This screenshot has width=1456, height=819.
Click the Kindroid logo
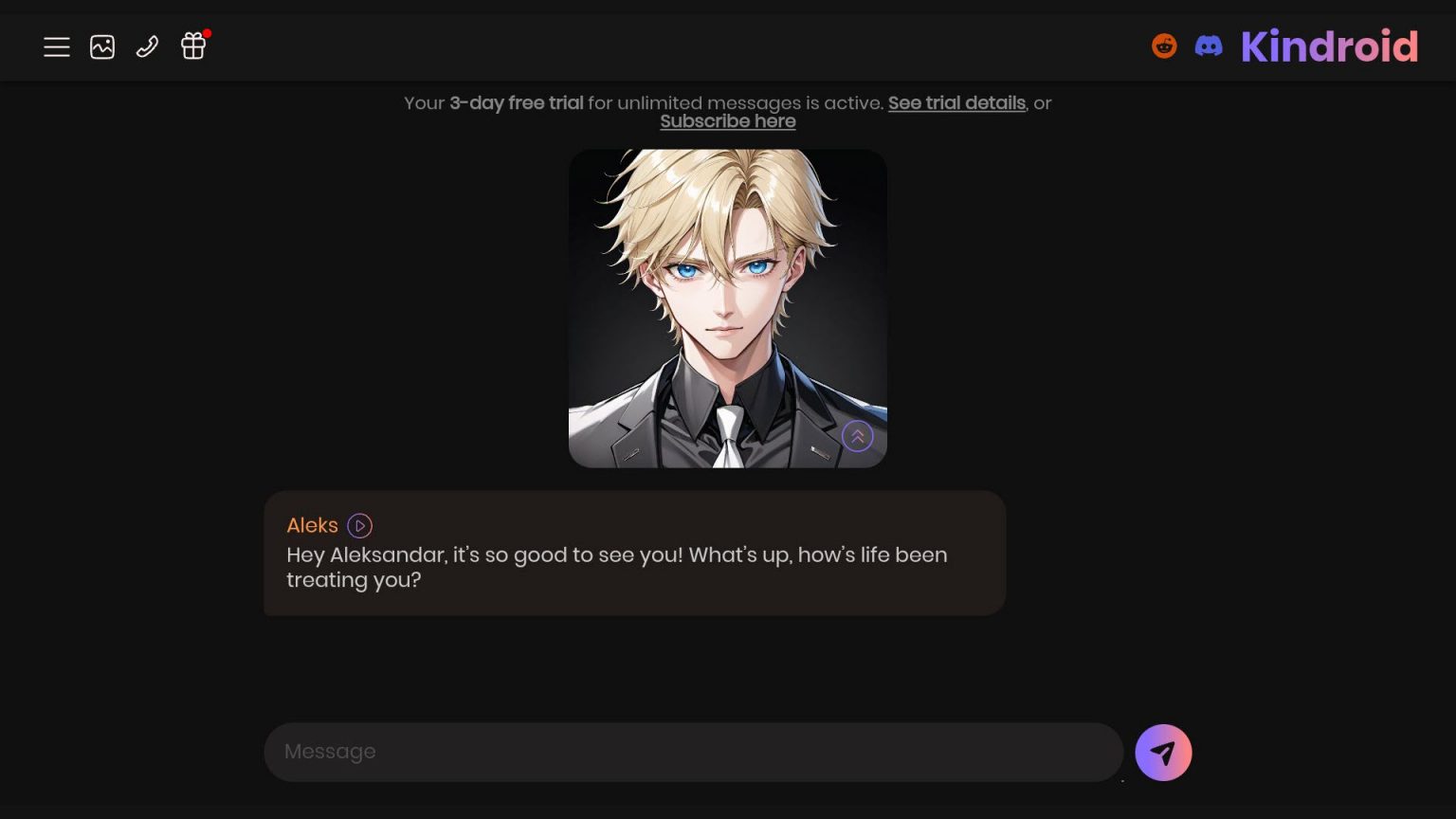tap(1329, 46)
